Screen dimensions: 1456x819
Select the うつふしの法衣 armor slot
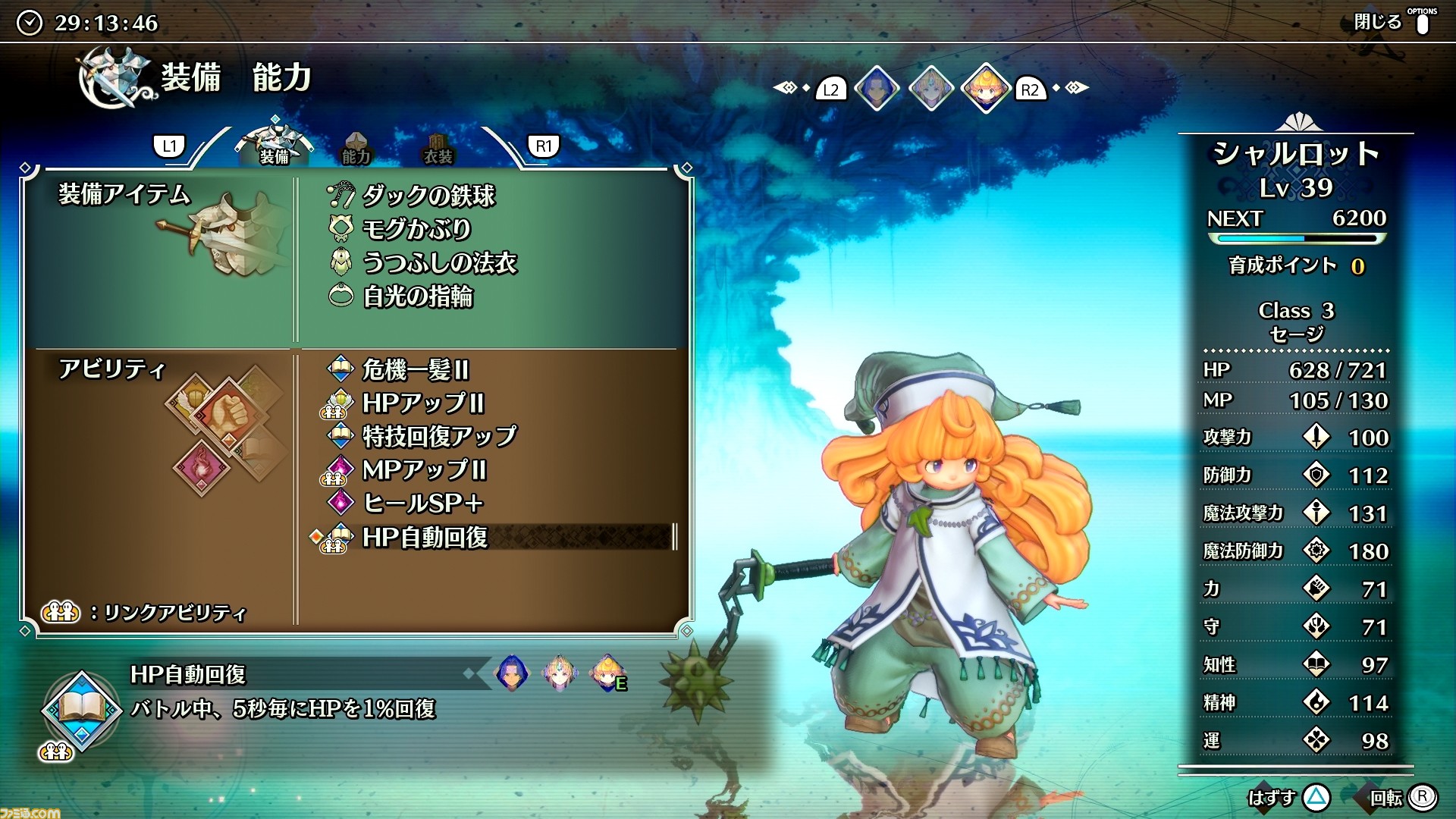pyautogui.click(x=438, y=262)
